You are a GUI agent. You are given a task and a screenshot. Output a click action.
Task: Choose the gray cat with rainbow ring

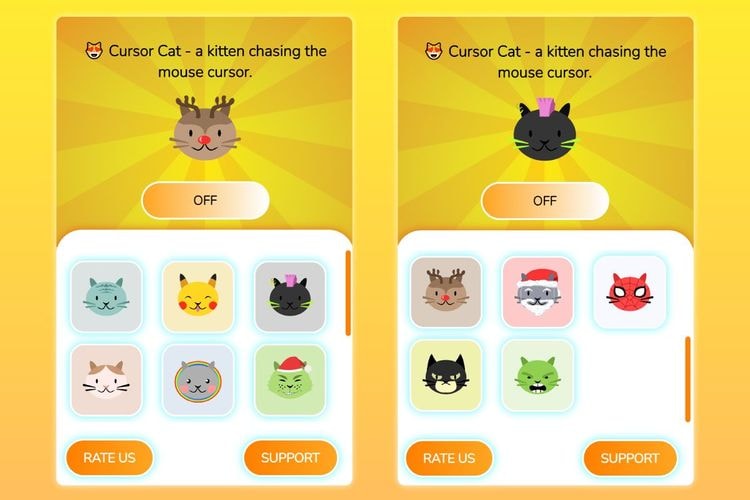pyautogui.click(x=197, y=380)
